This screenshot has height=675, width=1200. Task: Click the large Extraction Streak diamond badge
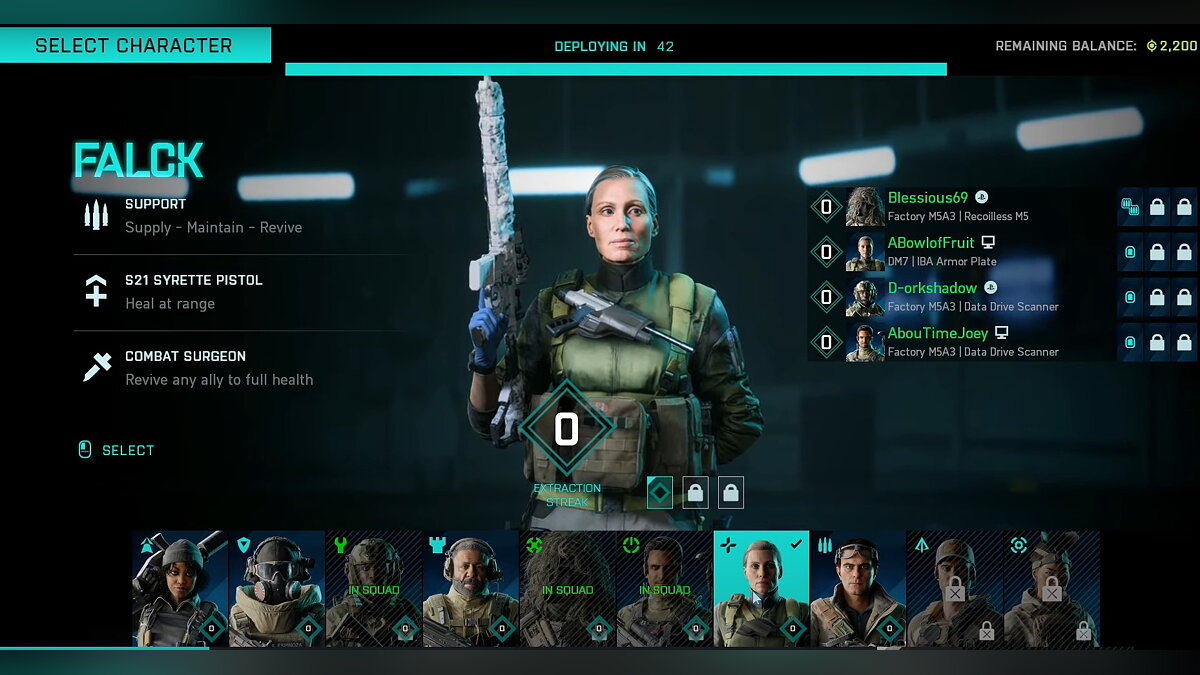566,429
